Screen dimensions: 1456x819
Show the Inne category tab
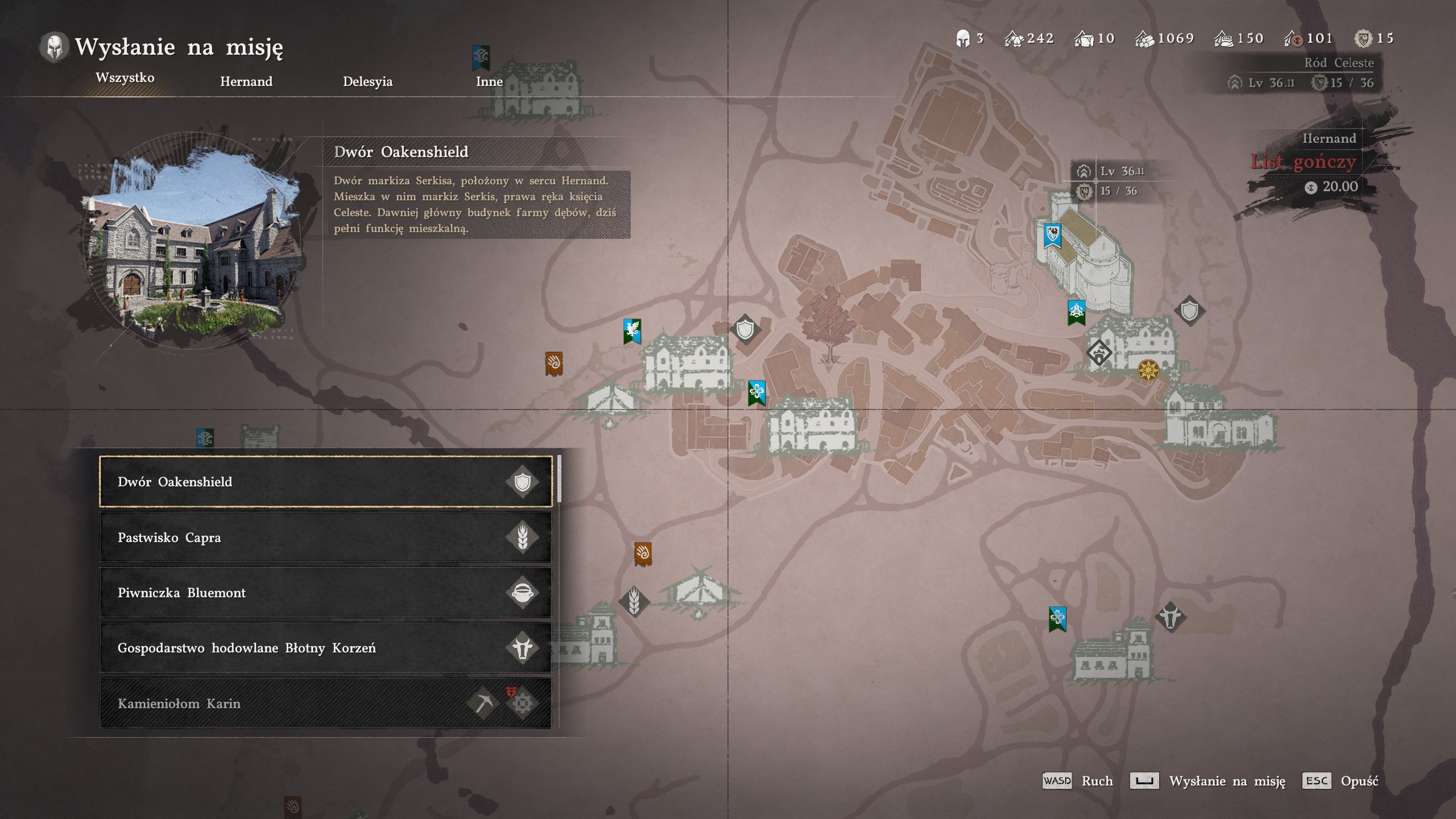489,81
